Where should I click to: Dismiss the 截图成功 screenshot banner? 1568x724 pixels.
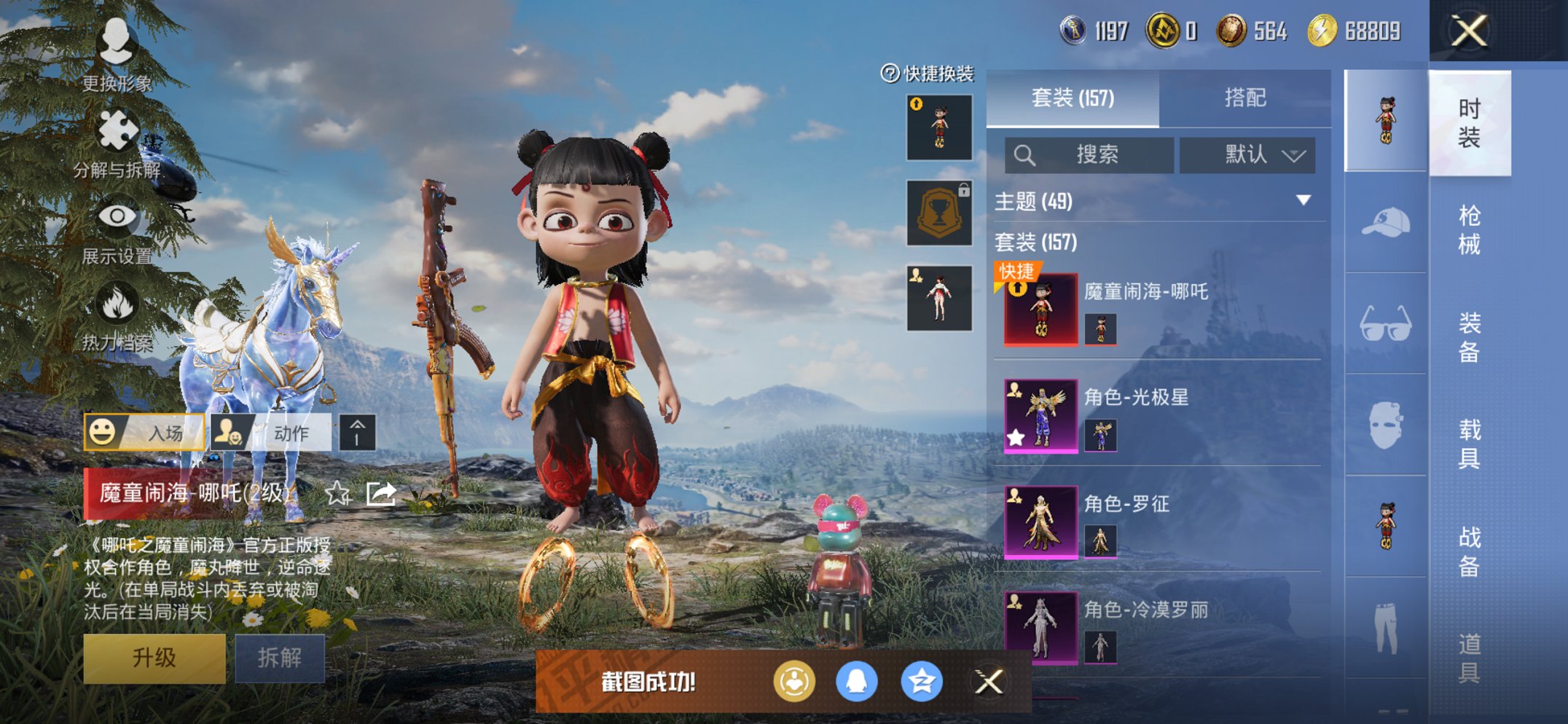pos(989,682)
